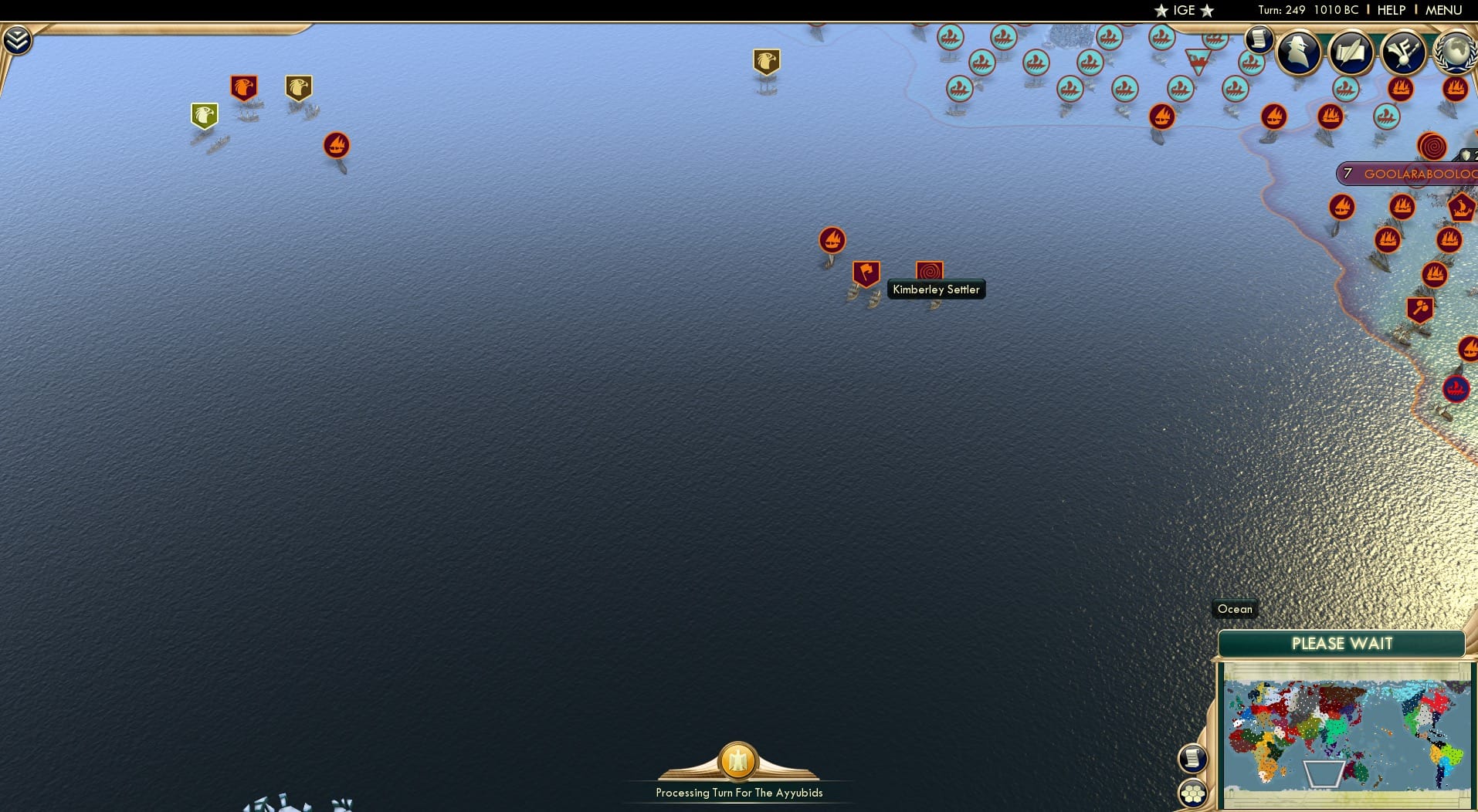Select the red cargo ship icon near the coastline
Screen dimensions: 1478x812
pos(1343,206)
